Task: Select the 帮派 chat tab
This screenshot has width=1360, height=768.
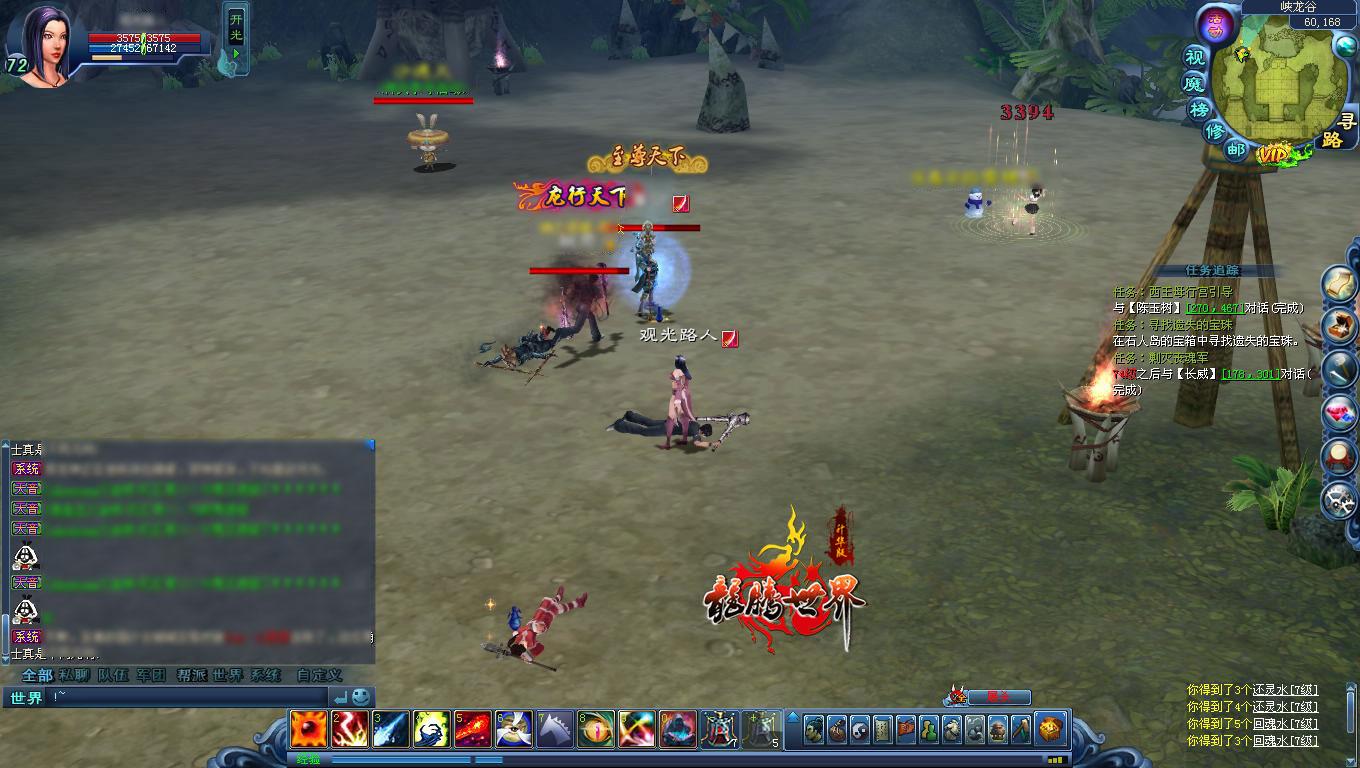Action: coord(190,675)
